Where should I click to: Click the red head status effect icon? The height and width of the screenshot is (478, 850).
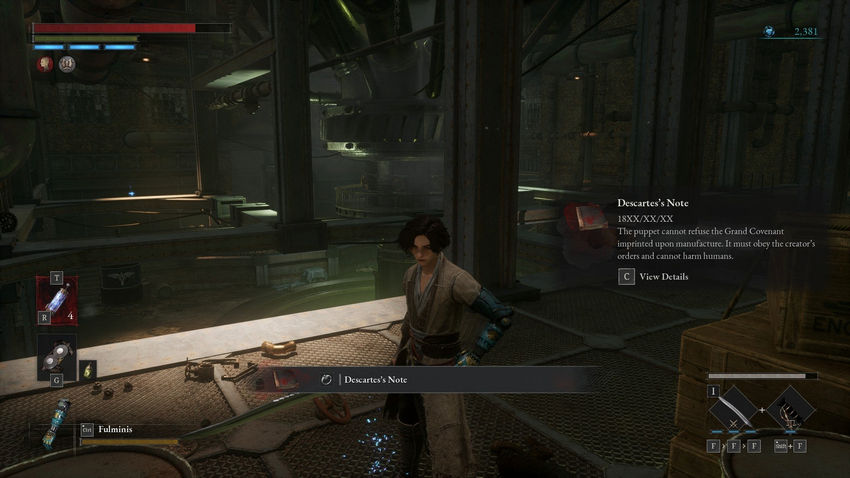[x=45, y=64]
